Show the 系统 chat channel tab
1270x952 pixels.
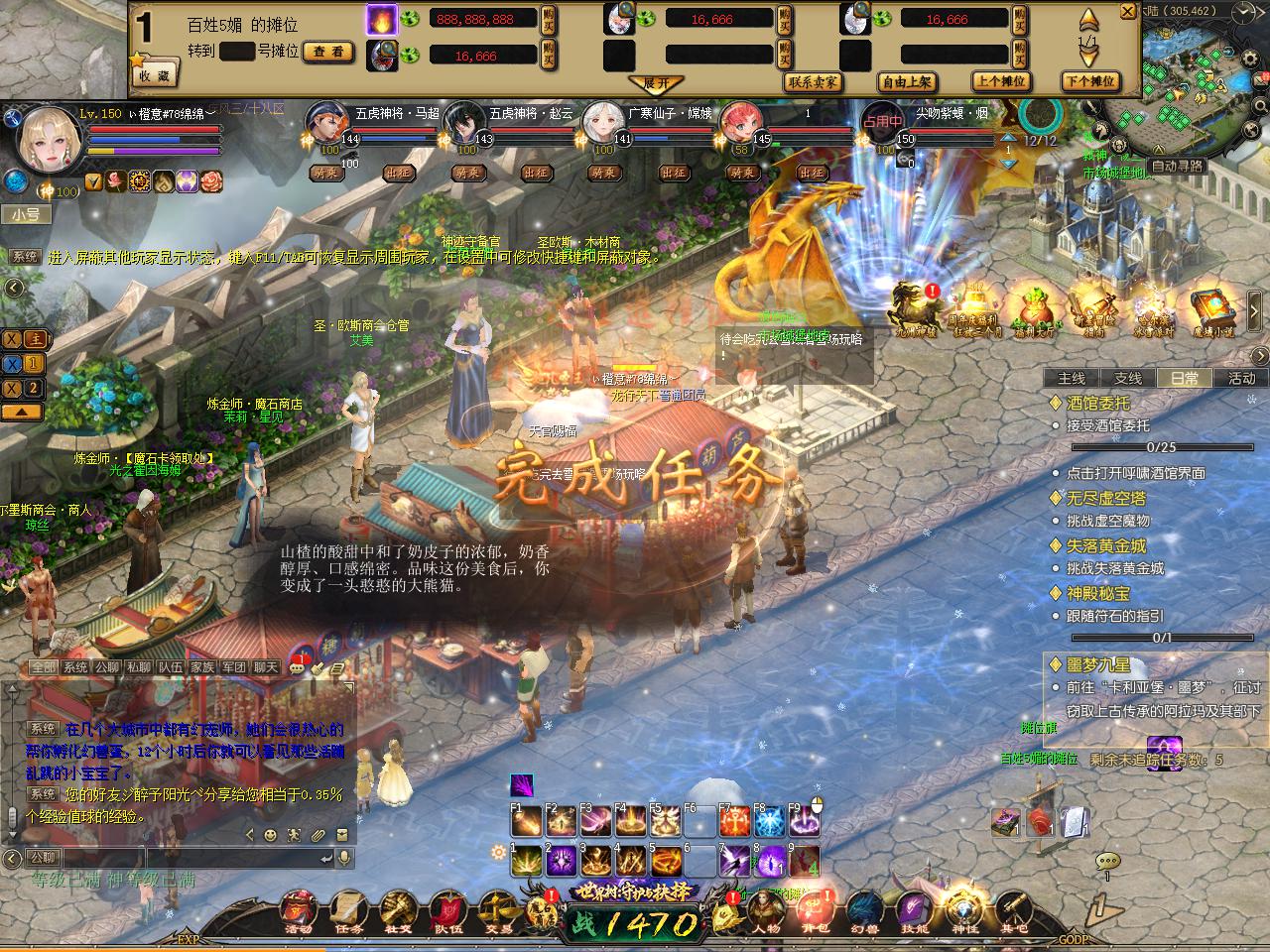click(x=75, y=667)
